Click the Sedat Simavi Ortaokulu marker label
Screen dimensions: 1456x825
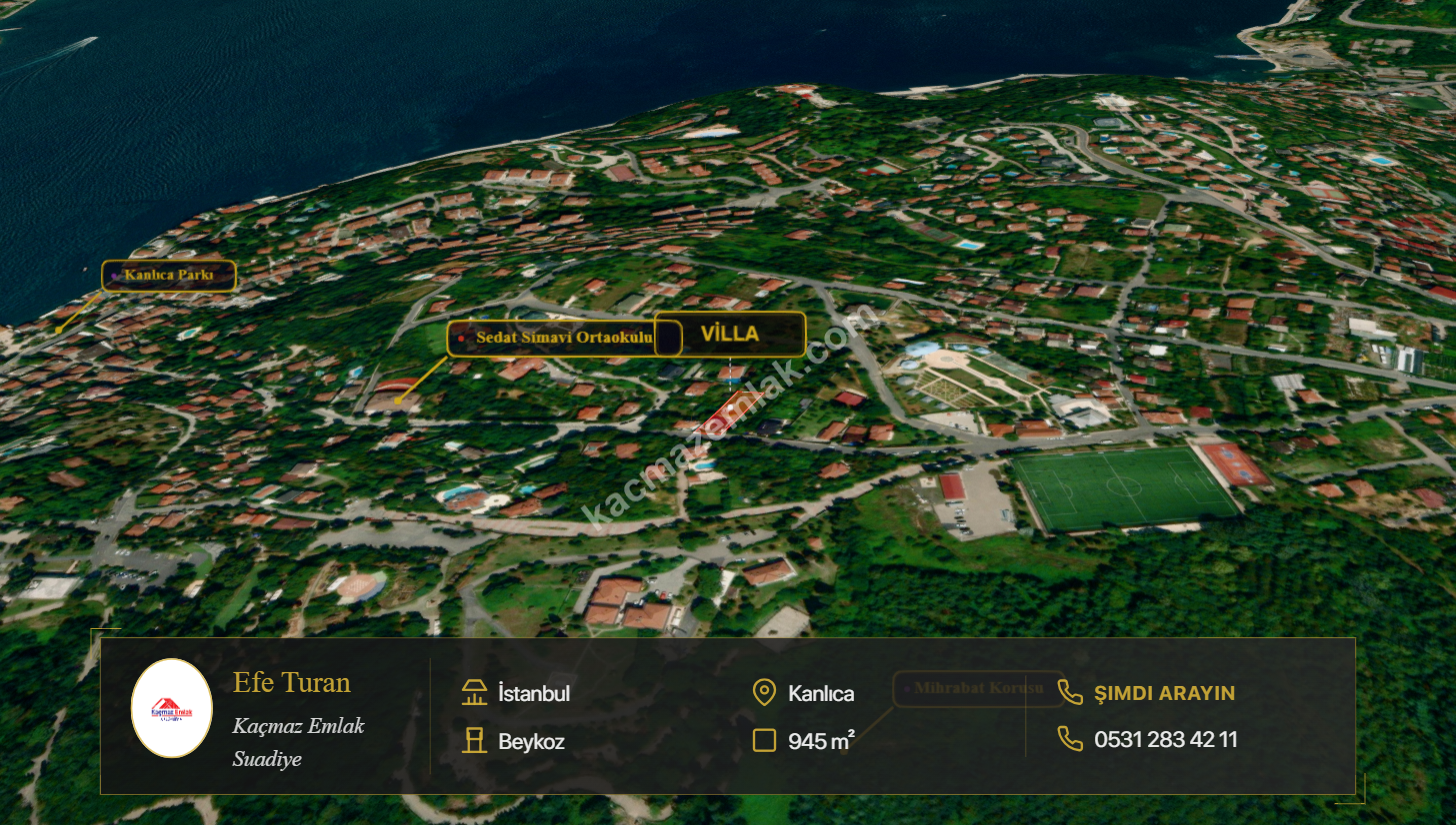(563, 338)
